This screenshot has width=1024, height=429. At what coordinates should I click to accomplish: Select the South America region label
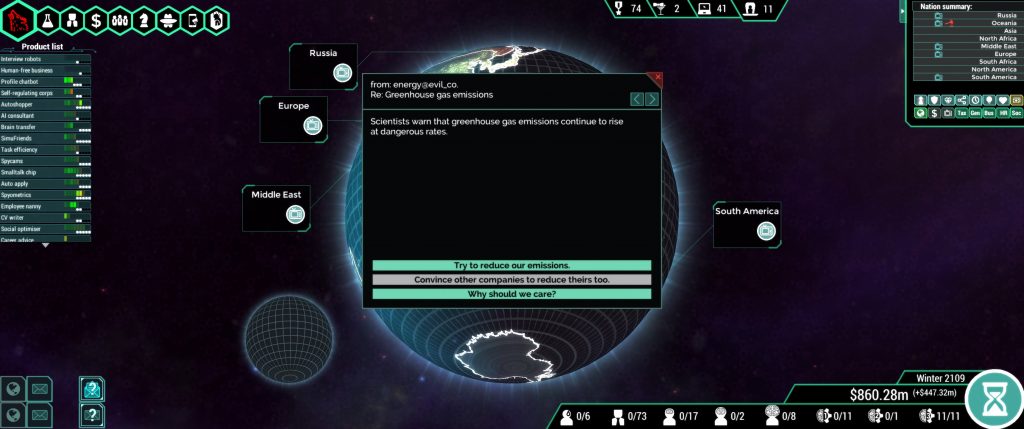(746, 223)
